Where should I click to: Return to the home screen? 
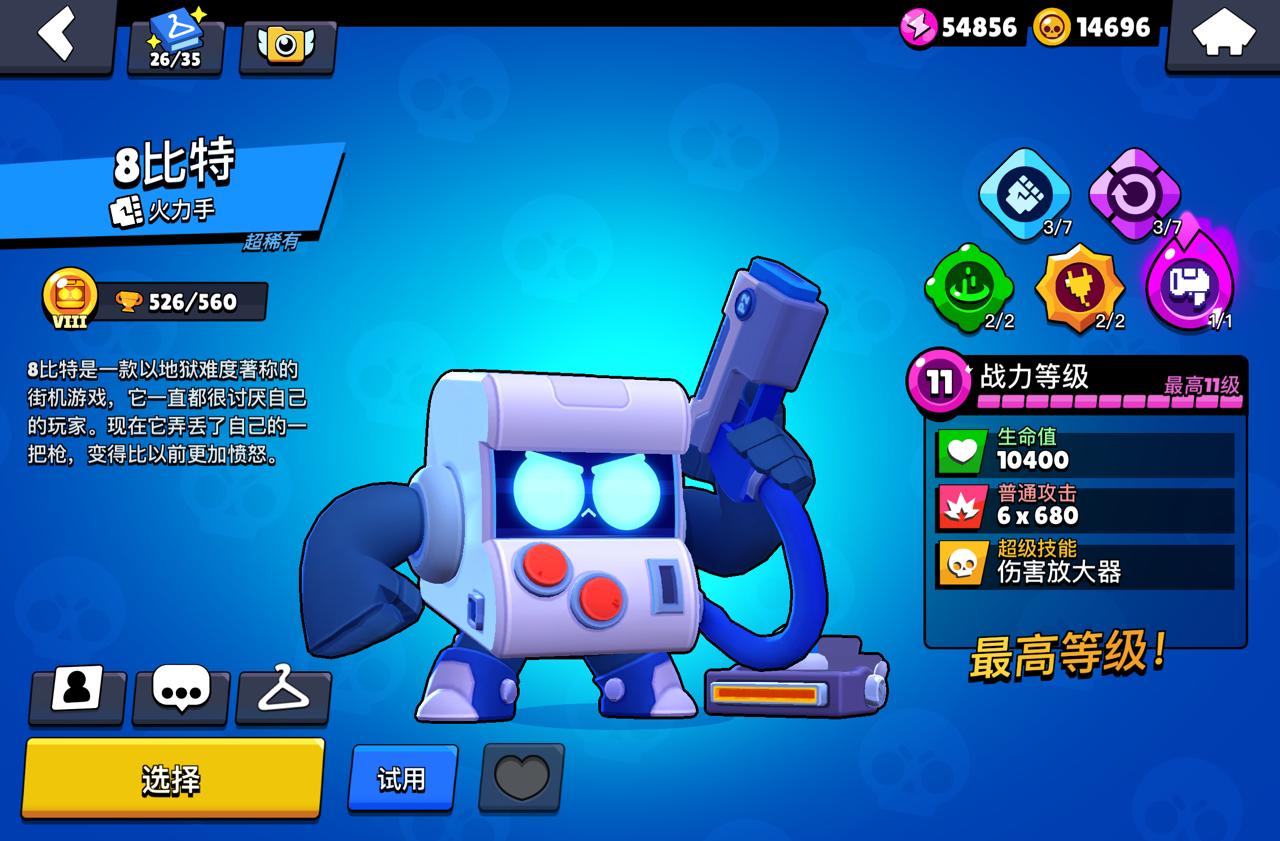coord(1224,36)
